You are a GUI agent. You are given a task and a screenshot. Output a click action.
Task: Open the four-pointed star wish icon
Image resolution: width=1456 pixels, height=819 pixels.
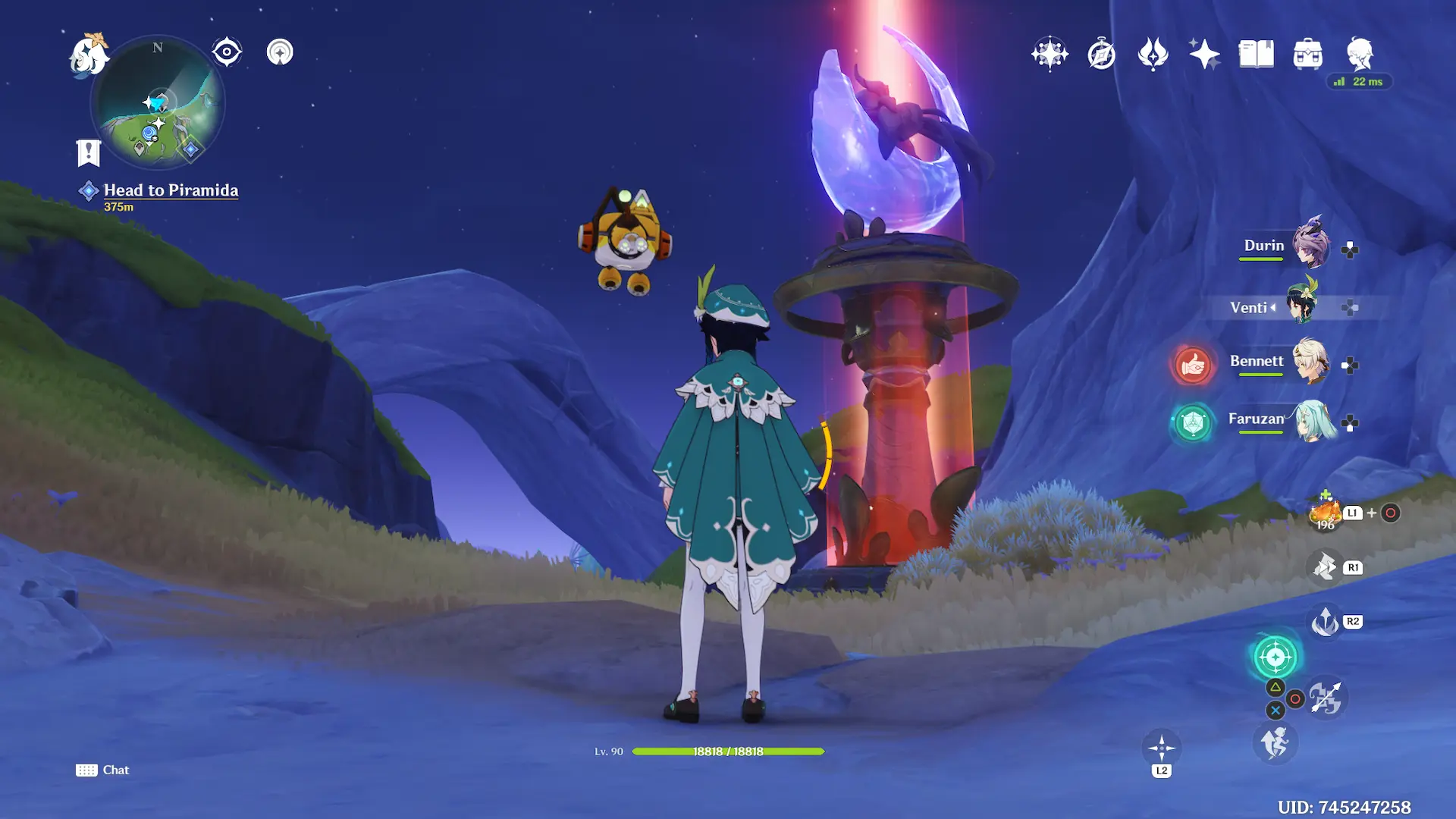1050,54
